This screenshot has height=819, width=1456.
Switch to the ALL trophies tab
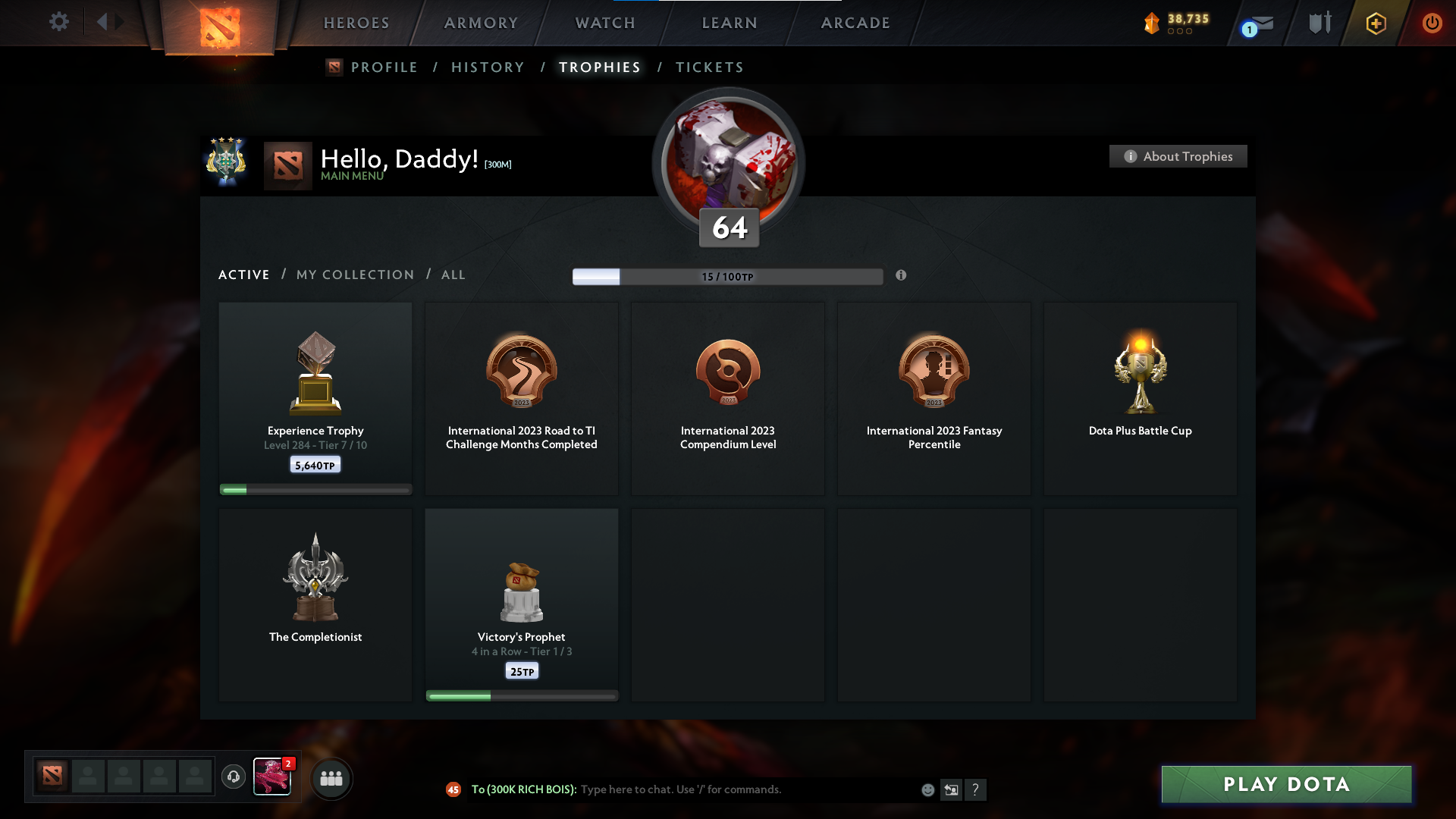453,275
